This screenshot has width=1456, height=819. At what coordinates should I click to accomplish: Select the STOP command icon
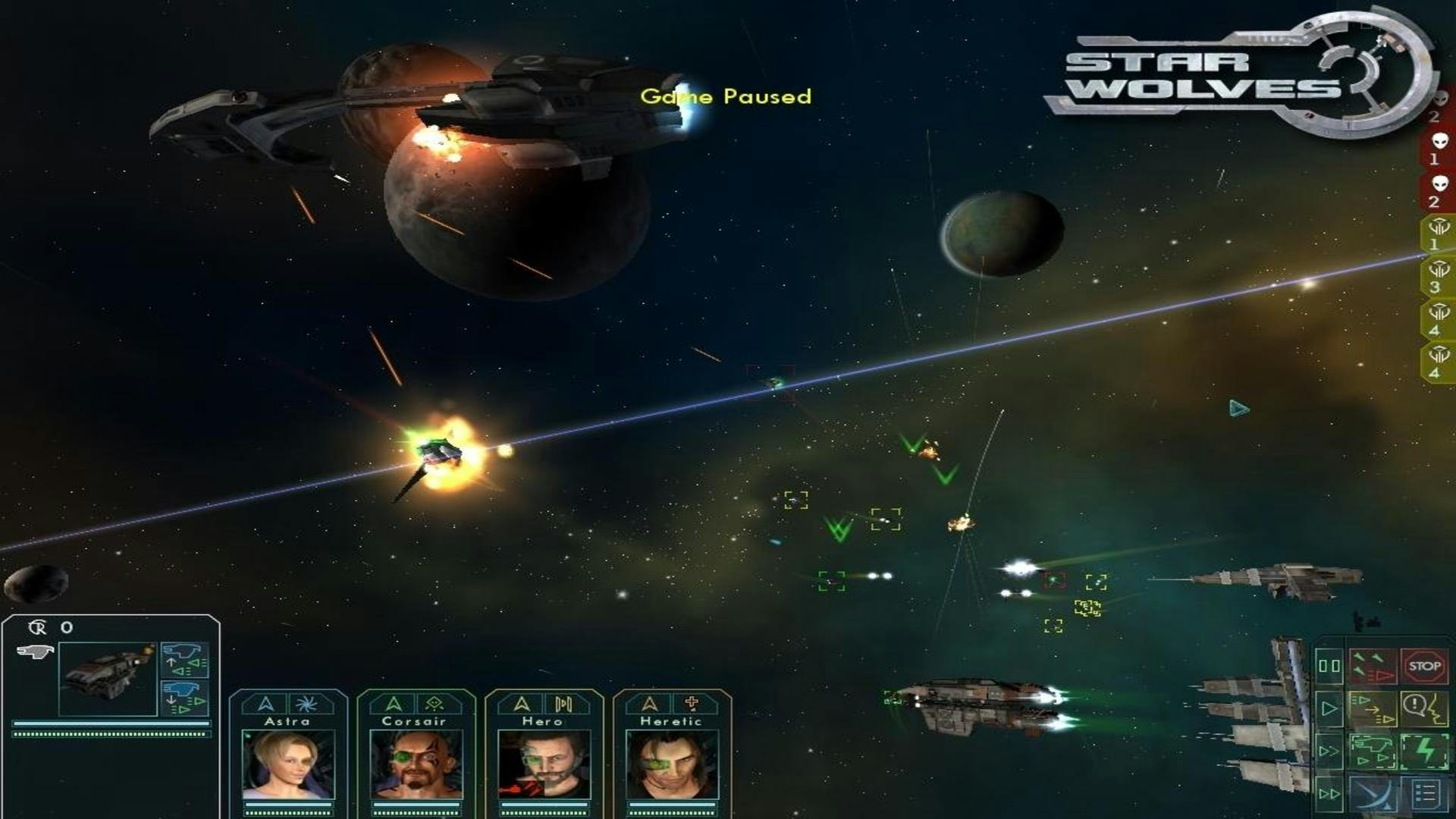click(x=1423, y=665)
